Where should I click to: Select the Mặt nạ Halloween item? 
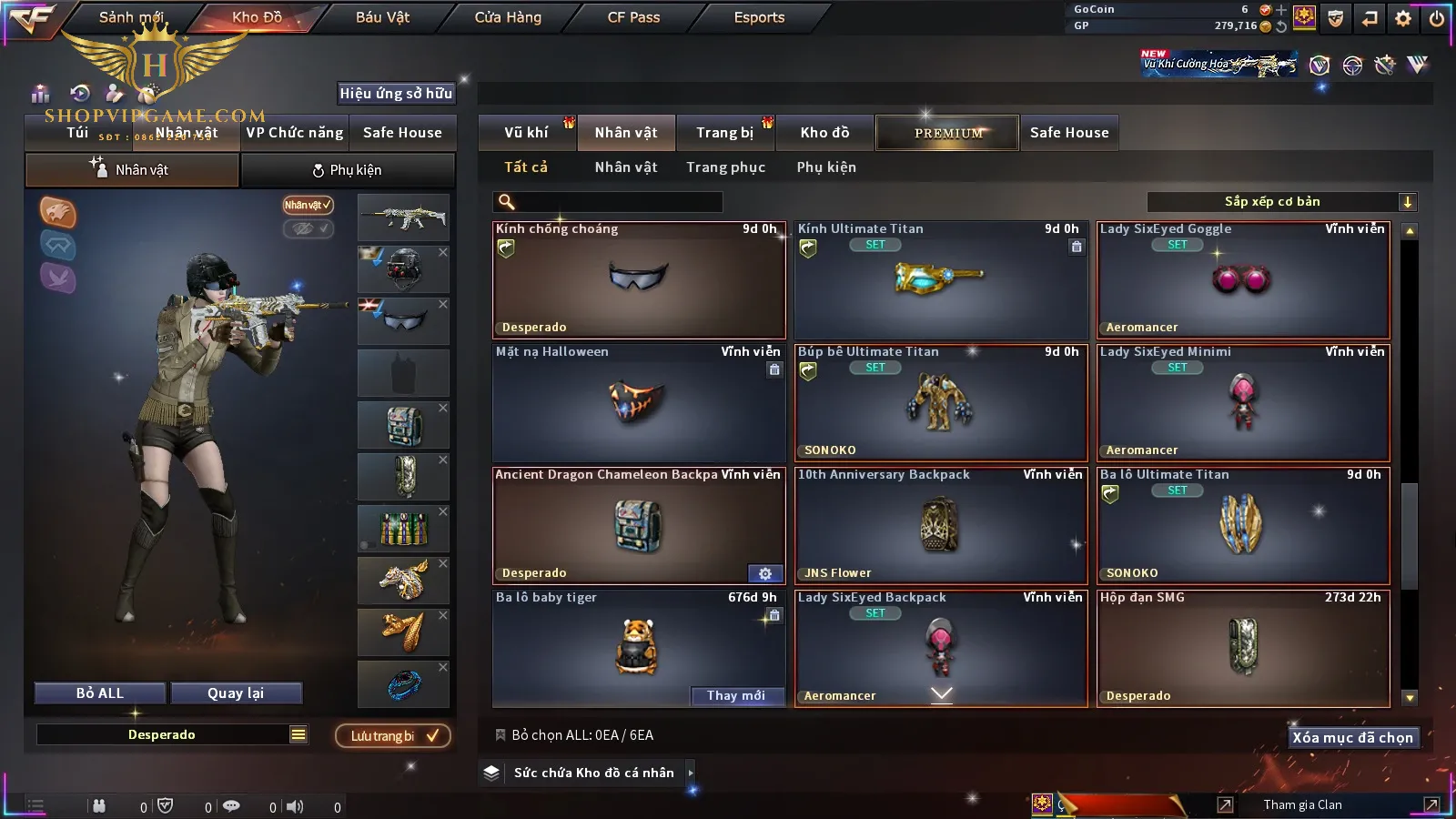(638, 402)
